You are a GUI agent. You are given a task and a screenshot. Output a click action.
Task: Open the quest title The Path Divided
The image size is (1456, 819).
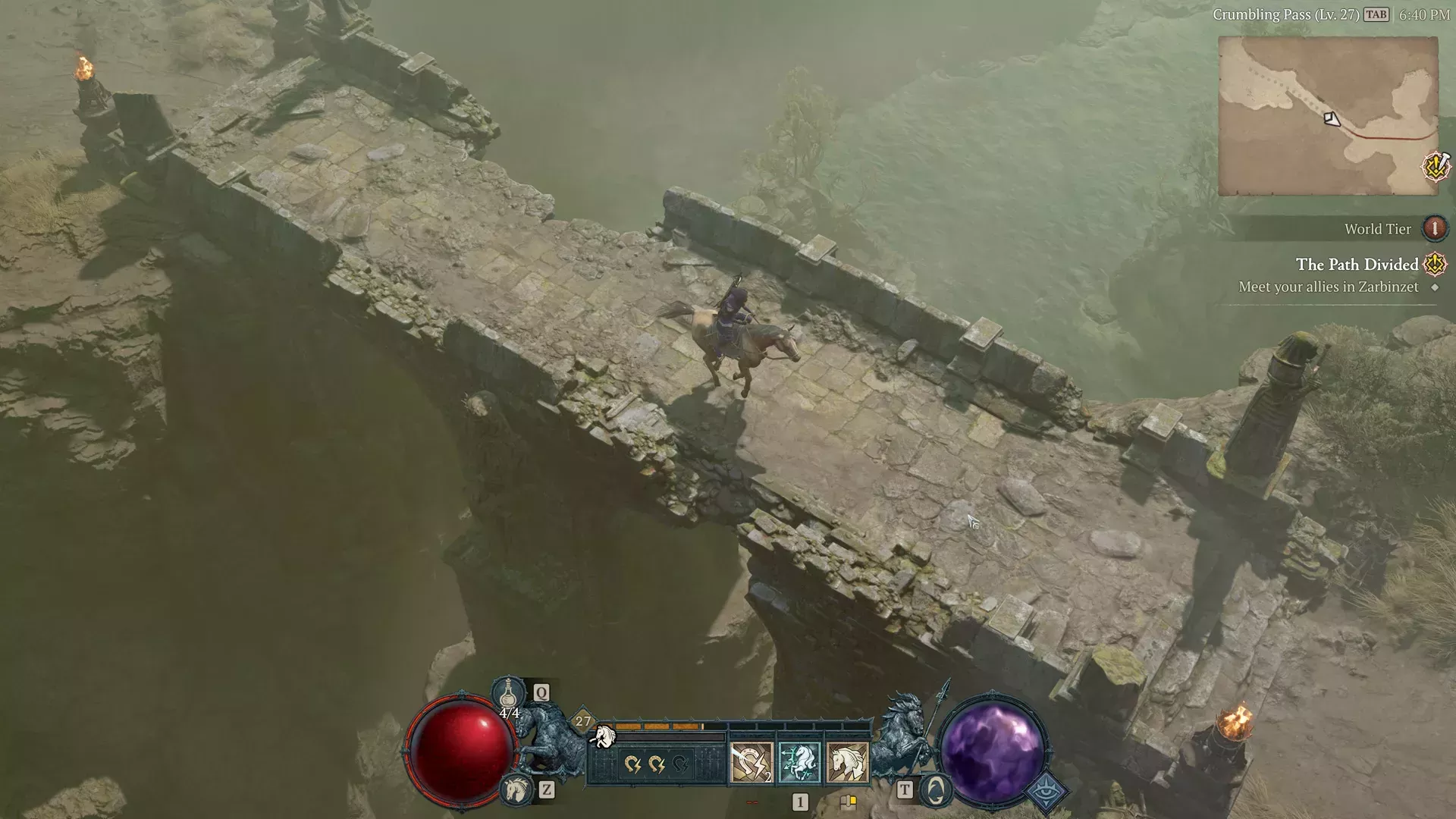tap(1357, 265)
